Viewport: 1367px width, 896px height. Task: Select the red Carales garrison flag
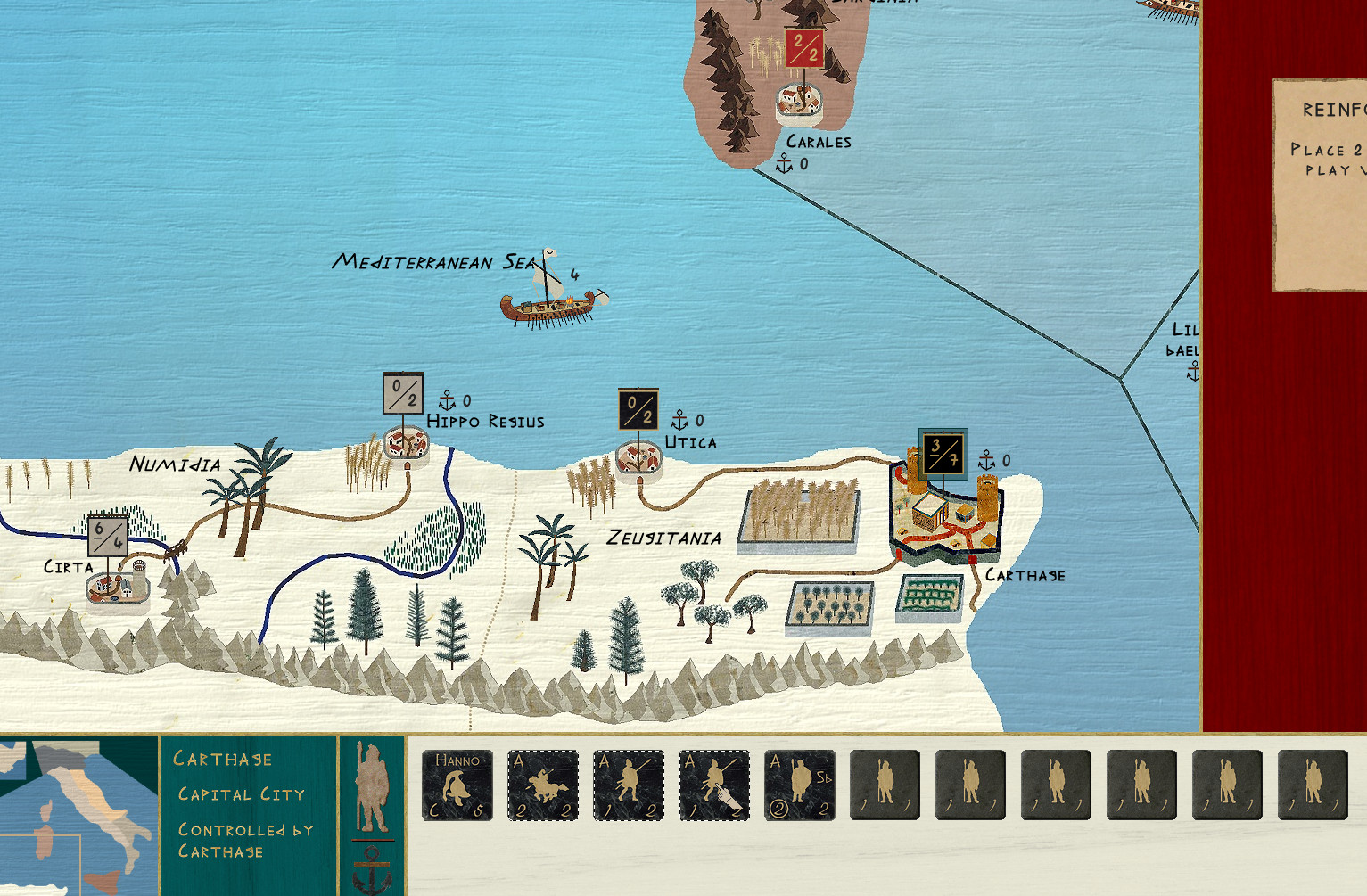click(804, 48)
